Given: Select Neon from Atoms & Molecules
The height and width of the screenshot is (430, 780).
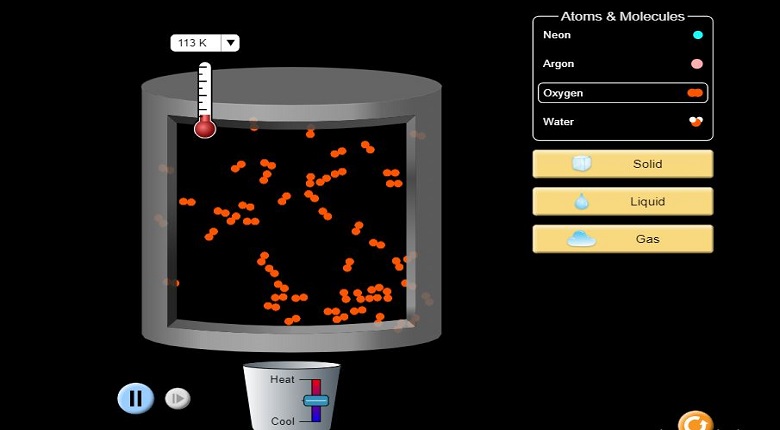Looking at the screenshot, I should point(622,35).
